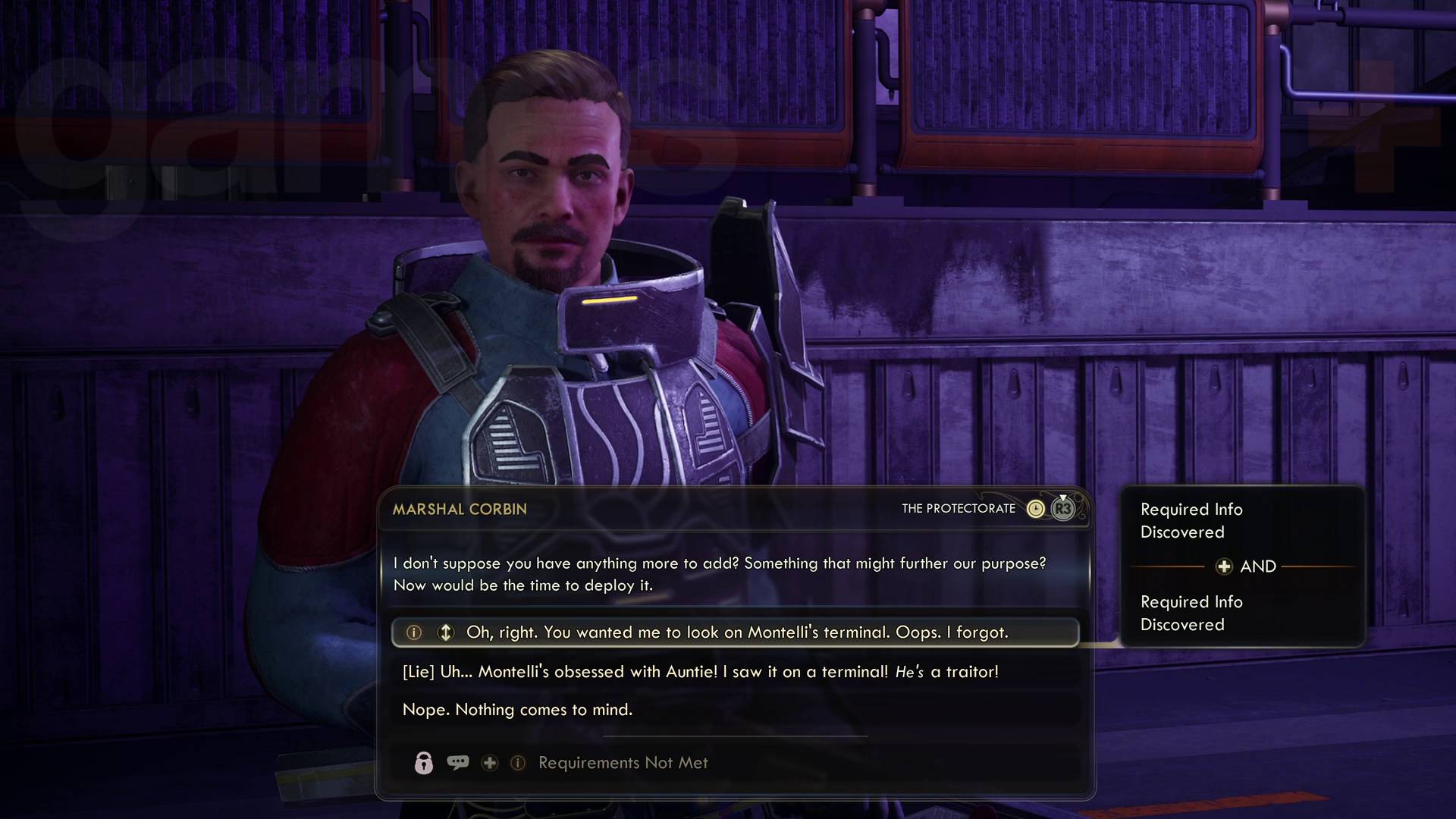Select the speech bubble dialogue icon
The height and width of the screenshot is (819, 1456).
(x=458, y=763)
